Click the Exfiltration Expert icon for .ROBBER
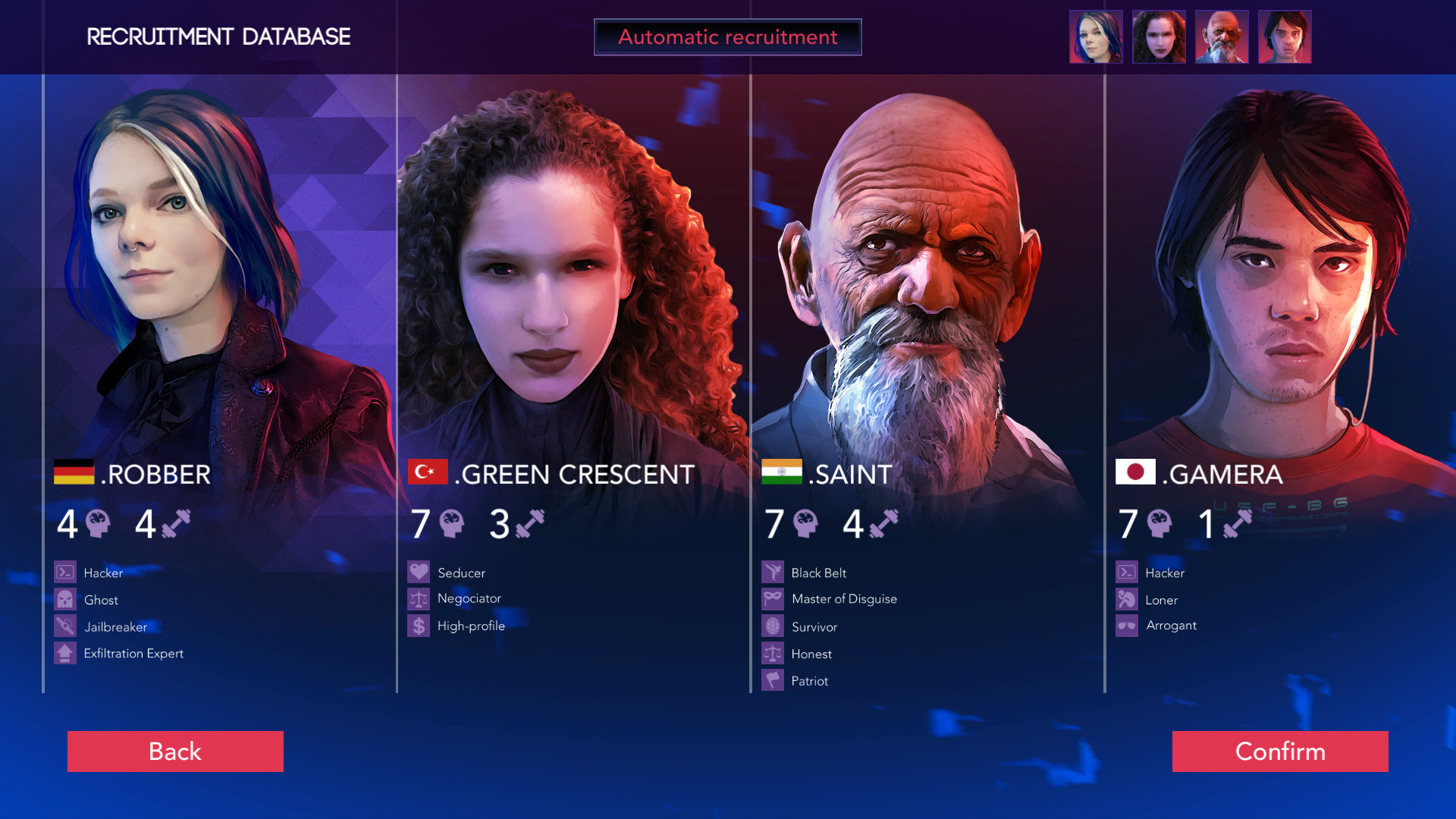This screenshot has height=819, width=1456. (64, 653)
